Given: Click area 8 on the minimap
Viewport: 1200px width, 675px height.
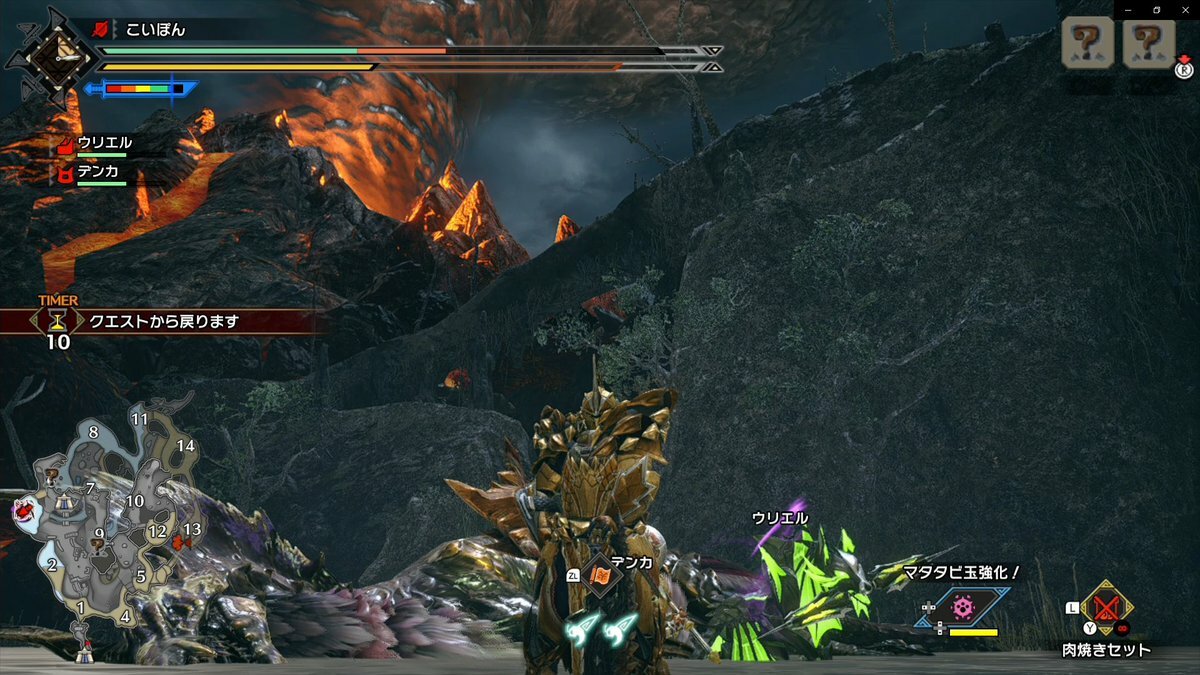Looking at the screenshot, I should pos(93,433).
